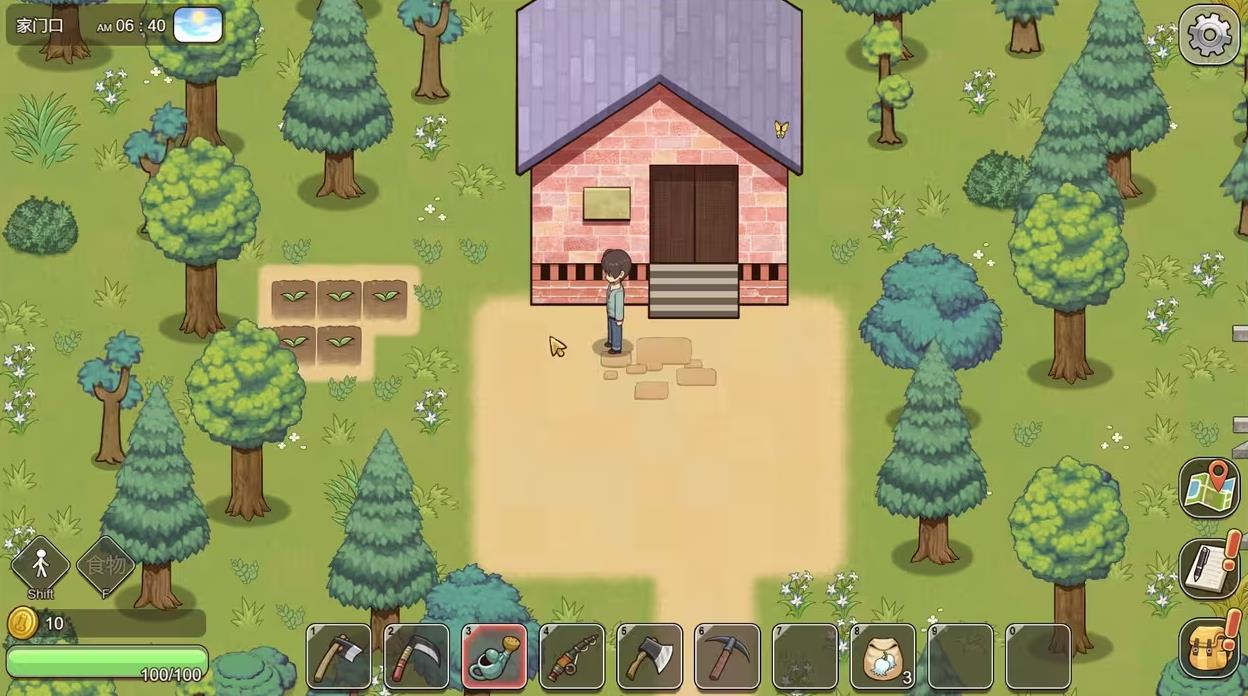Equip the axe from the hotbar
This screenshot has height=696, width=1248.
pos(650,657)
